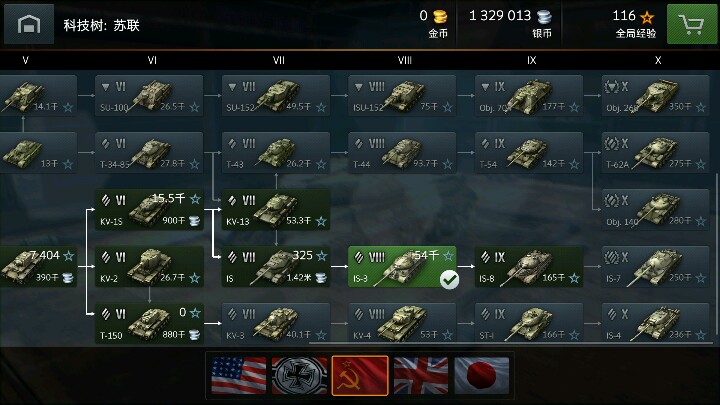
Task: Show the British tech tree flag
Action: tap(420, 375)
